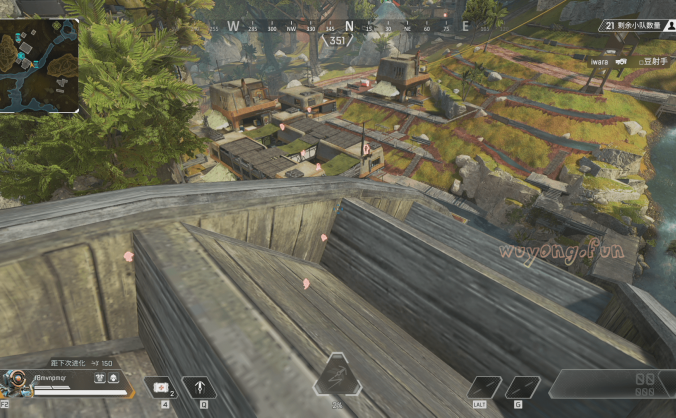Click the helmet icon beside the player name
Image resolution: width=676 pixels, height=418 pixels.
pos(114,379)
